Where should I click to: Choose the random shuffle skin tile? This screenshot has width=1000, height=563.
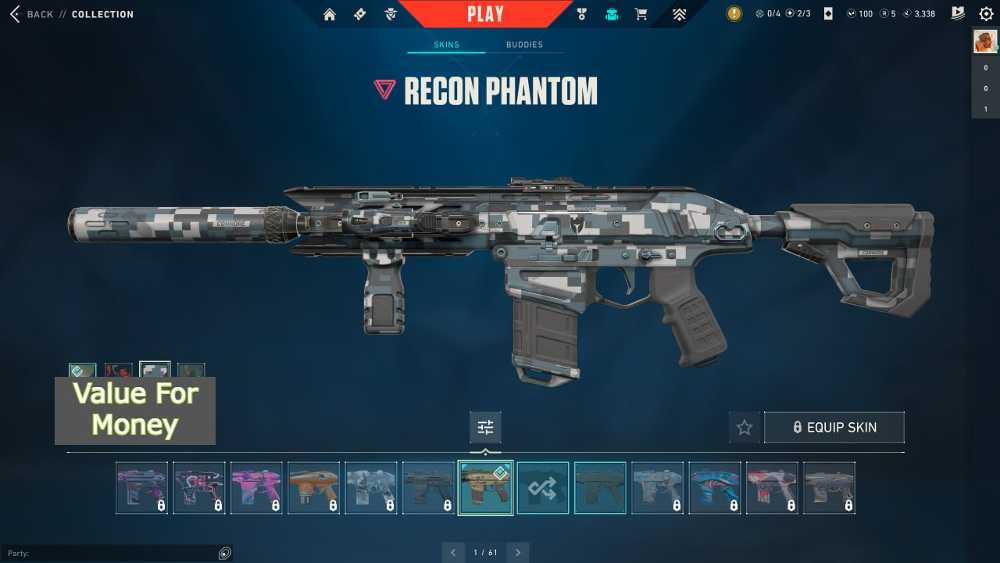point(543,488)
